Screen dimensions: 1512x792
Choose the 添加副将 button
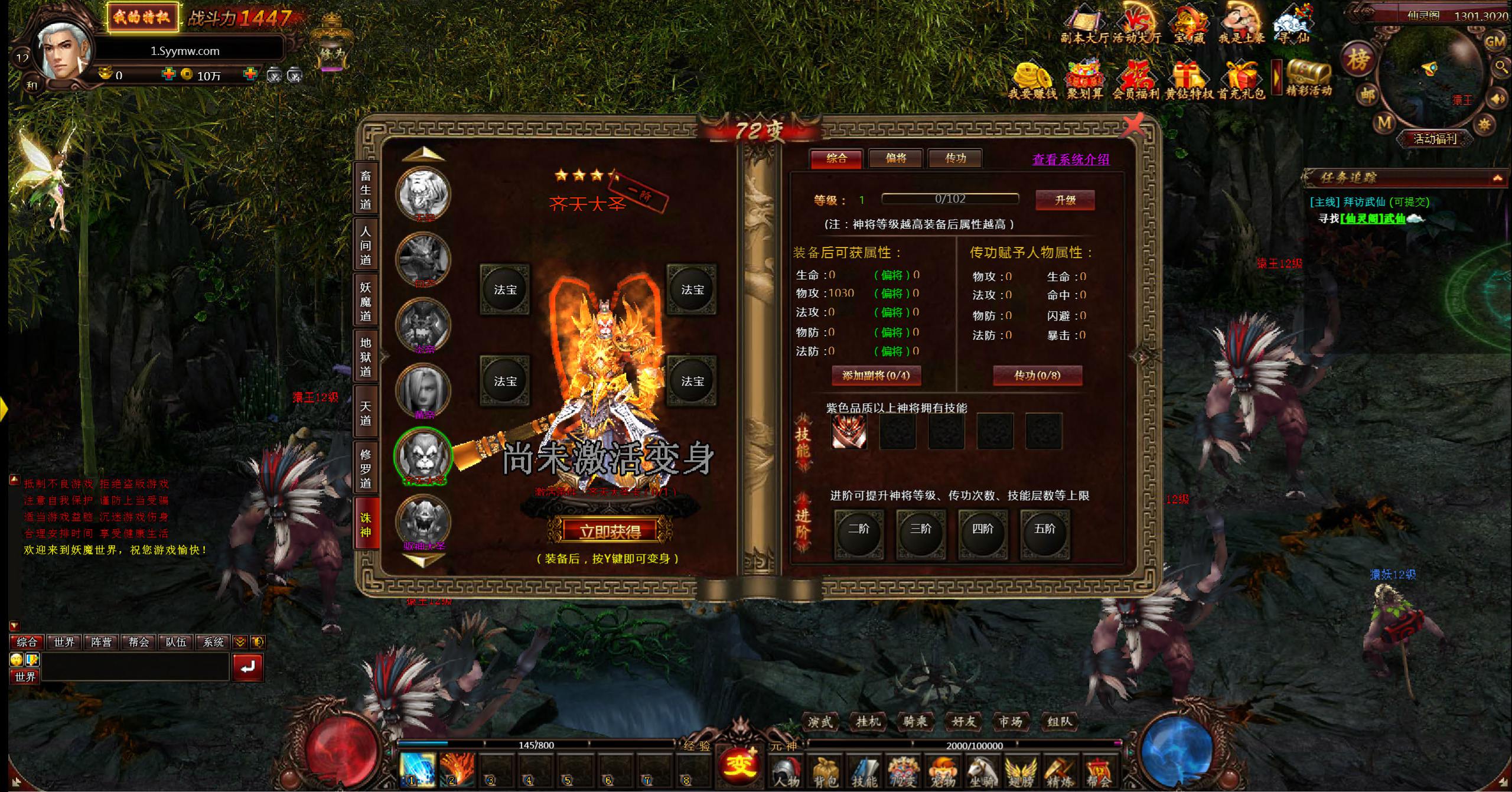(x=876, y=376)
